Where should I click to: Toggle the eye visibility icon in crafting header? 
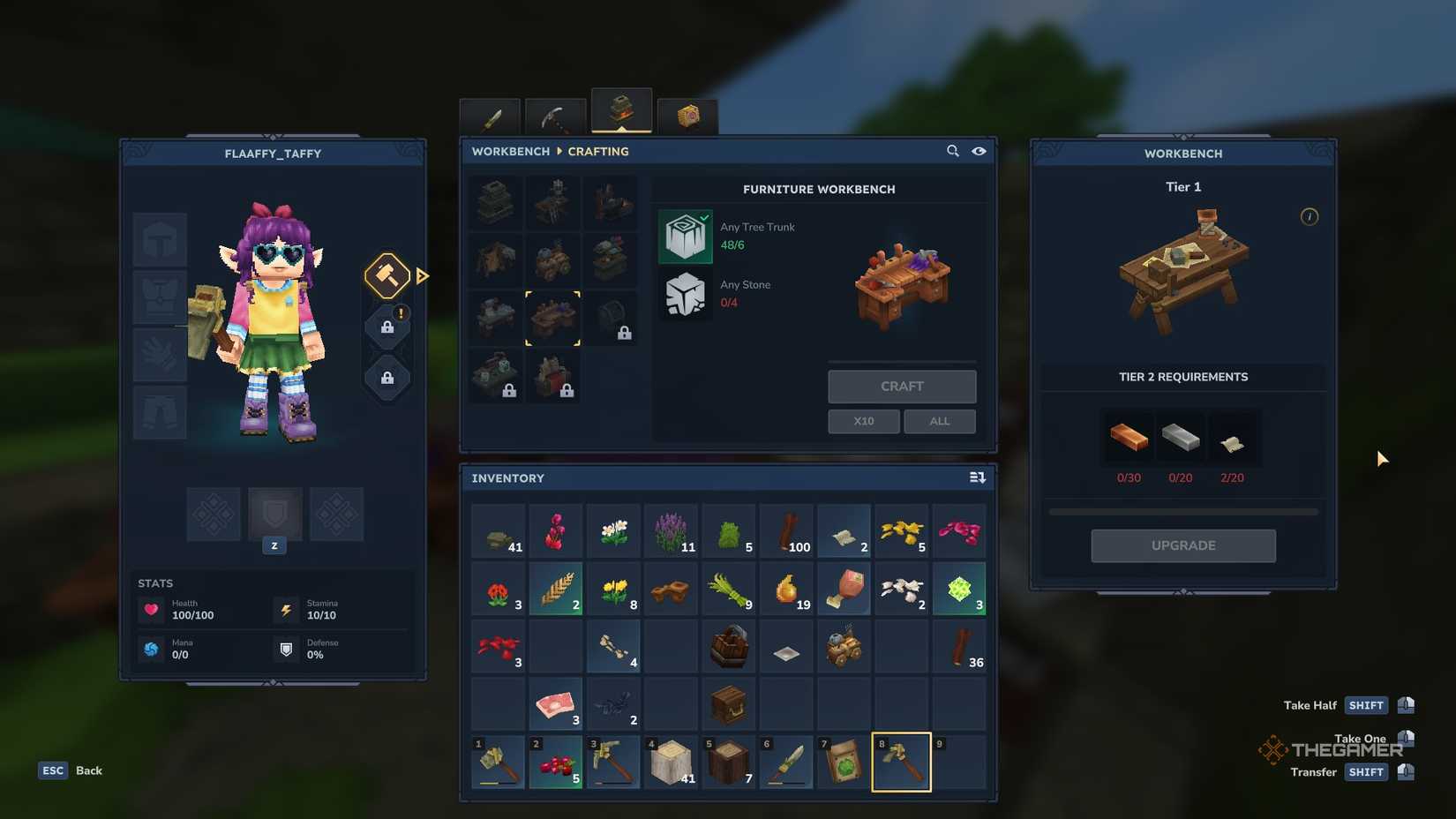pyautogui.click(x=979, y=151)
